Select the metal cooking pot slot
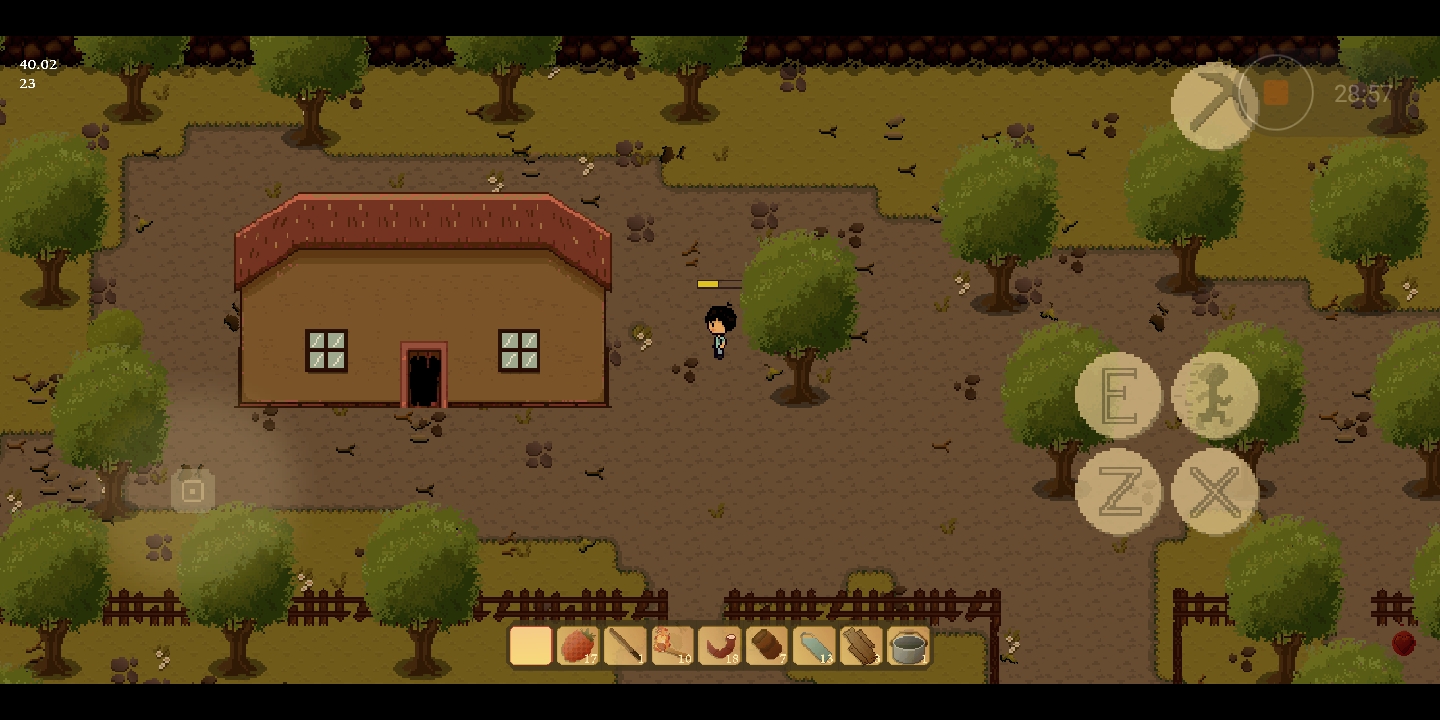This screenshot has height=720, width=1440. (908, 646)
